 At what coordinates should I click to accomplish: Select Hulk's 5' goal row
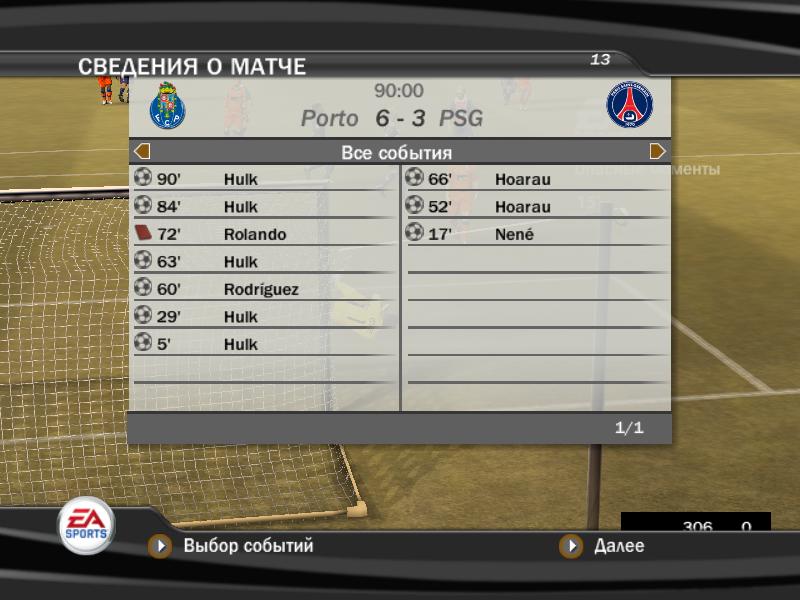[264, 344]
